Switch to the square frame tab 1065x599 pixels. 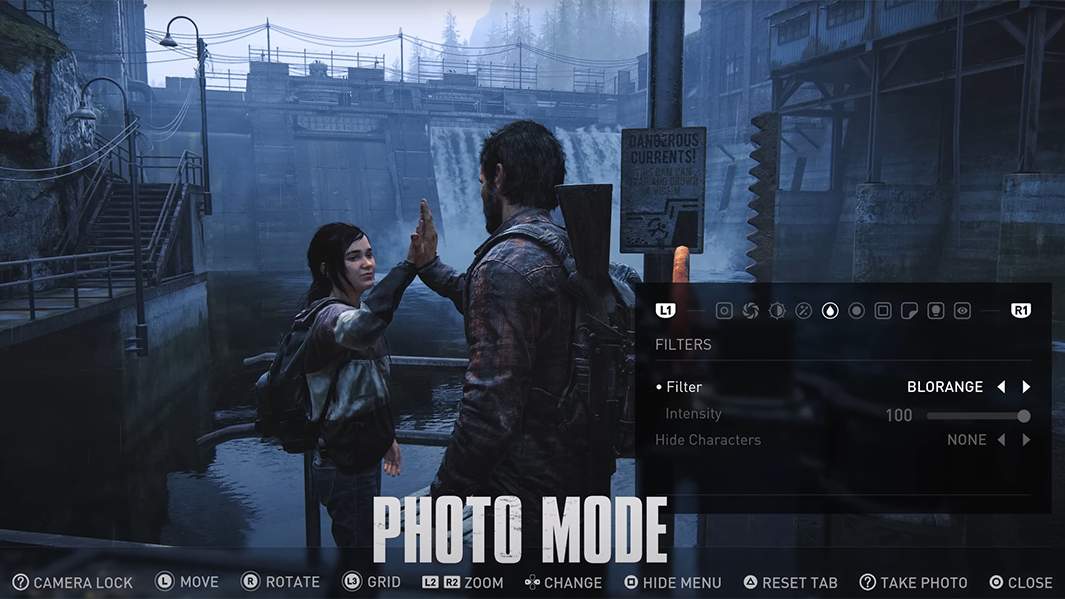point(883,311)
